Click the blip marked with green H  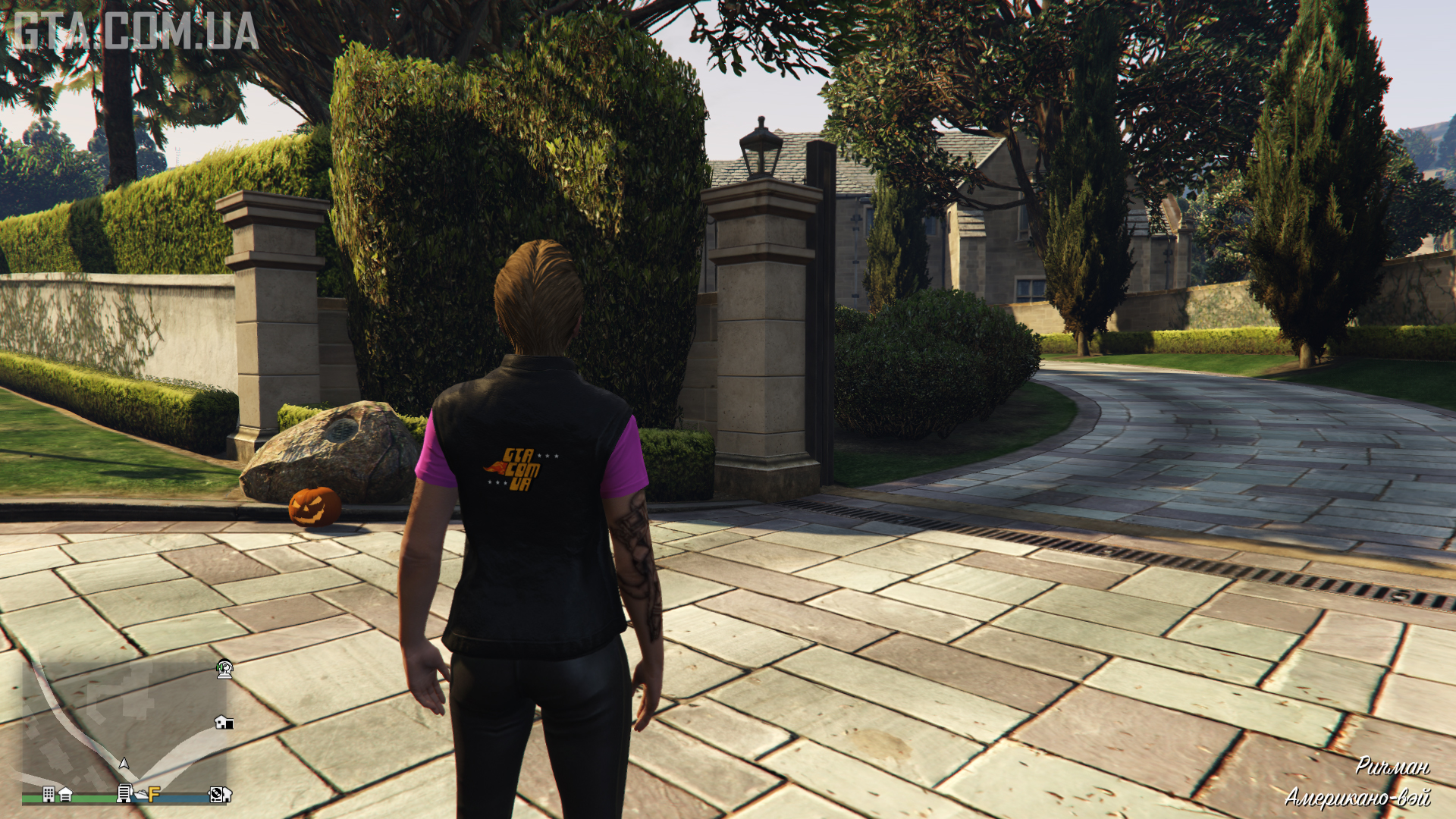[x=224, y=669]
